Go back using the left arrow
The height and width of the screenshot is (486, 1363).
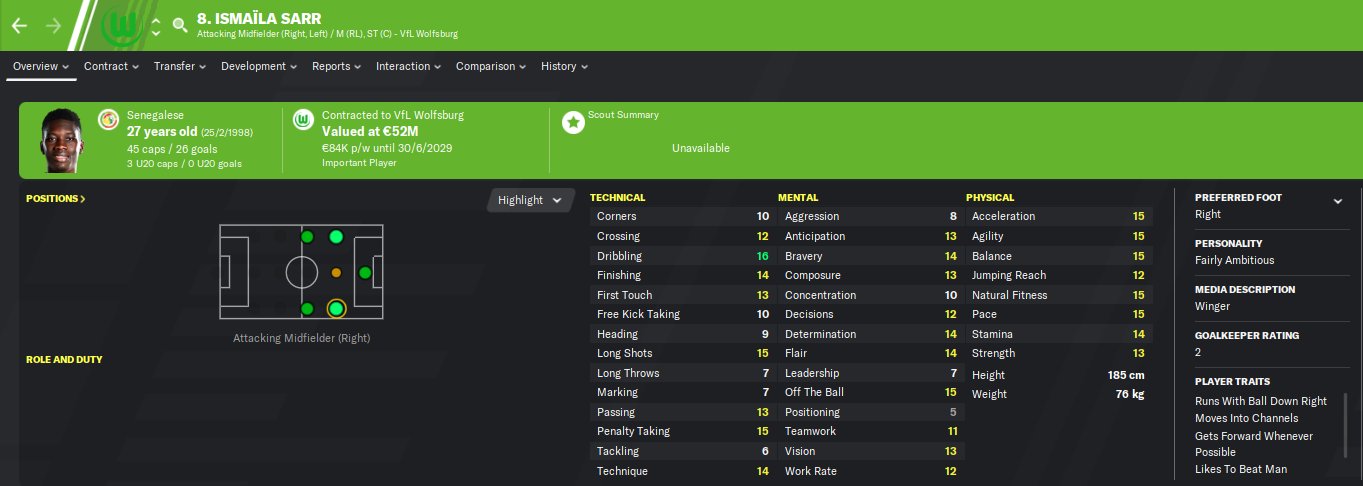tap(19, 25)
